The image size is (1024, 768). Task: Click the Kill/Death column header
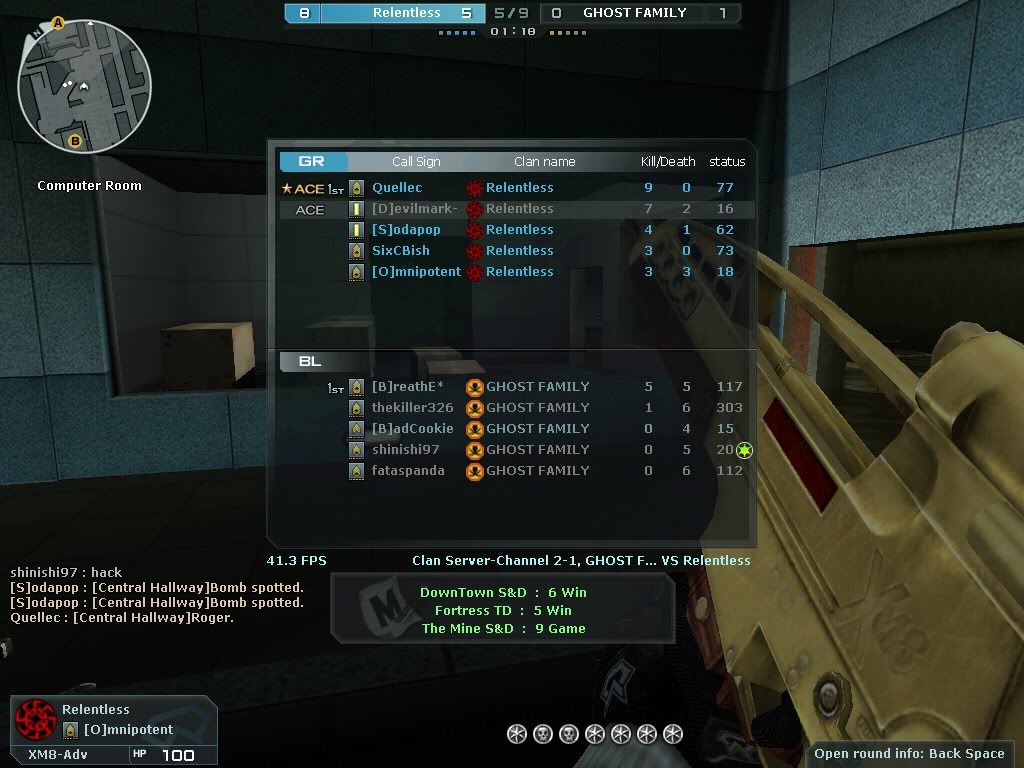(667, 162)
